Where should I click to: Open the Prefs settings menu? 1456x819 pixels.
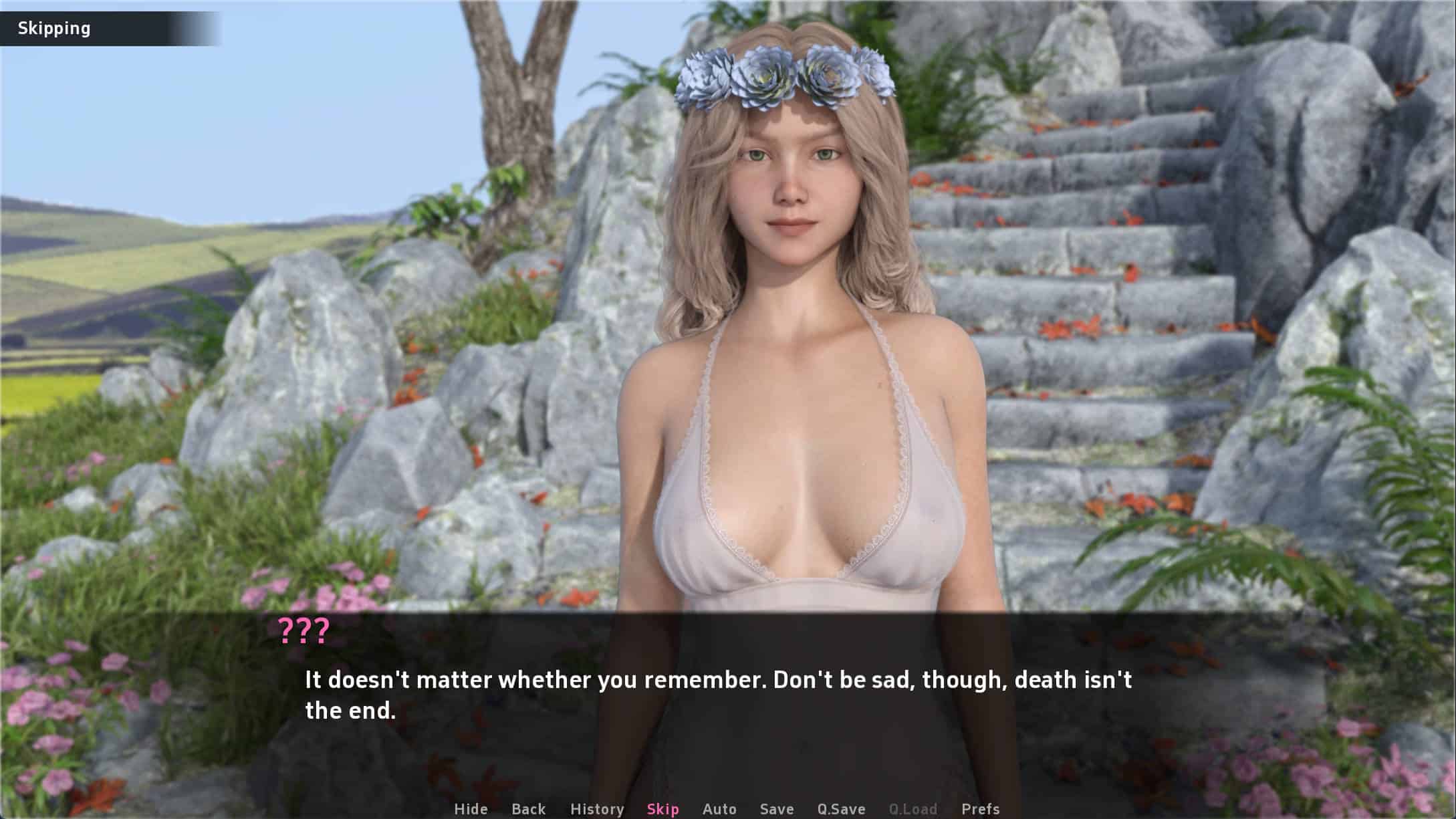[980, 809]
